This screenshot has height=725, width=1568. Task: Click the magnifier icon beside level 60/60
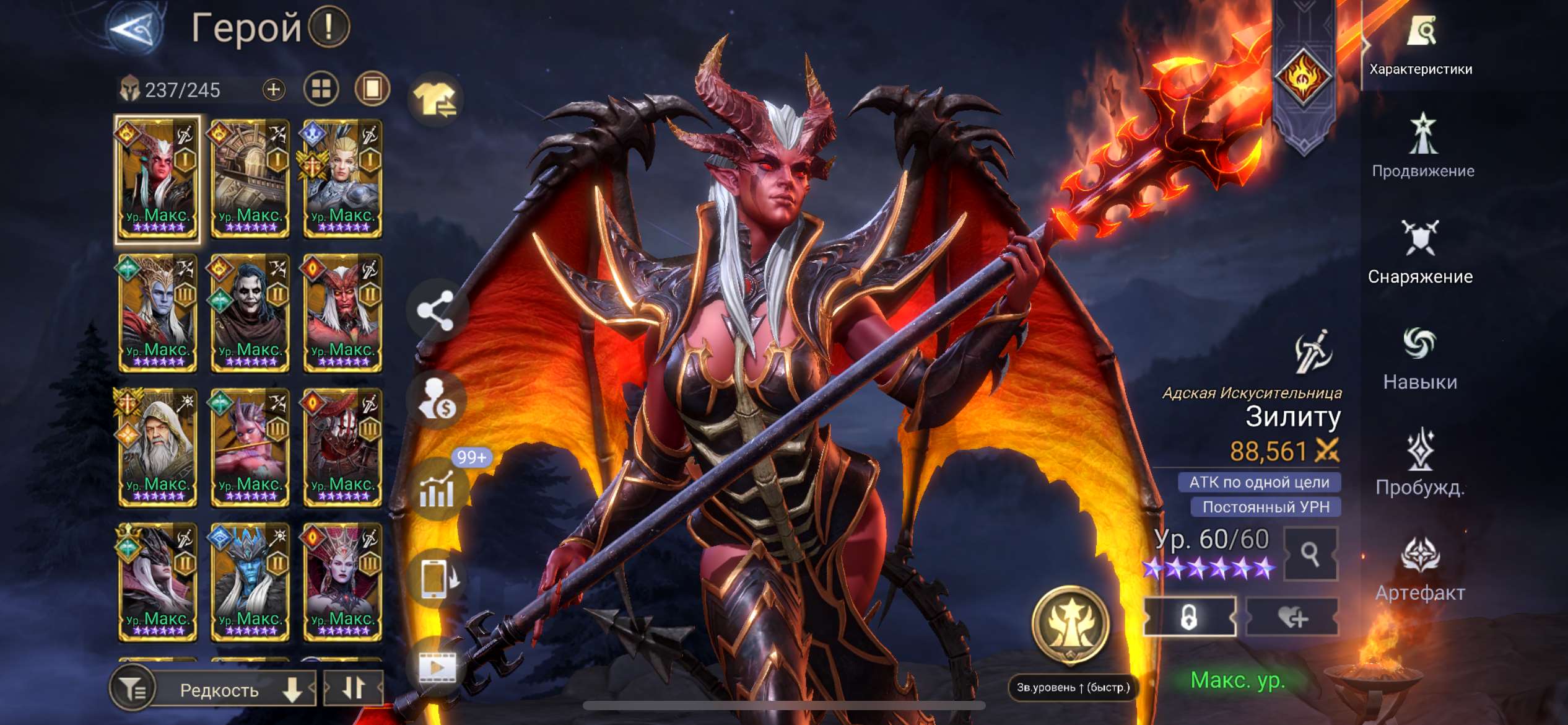pyautogui.click(x=1311, y=554)
